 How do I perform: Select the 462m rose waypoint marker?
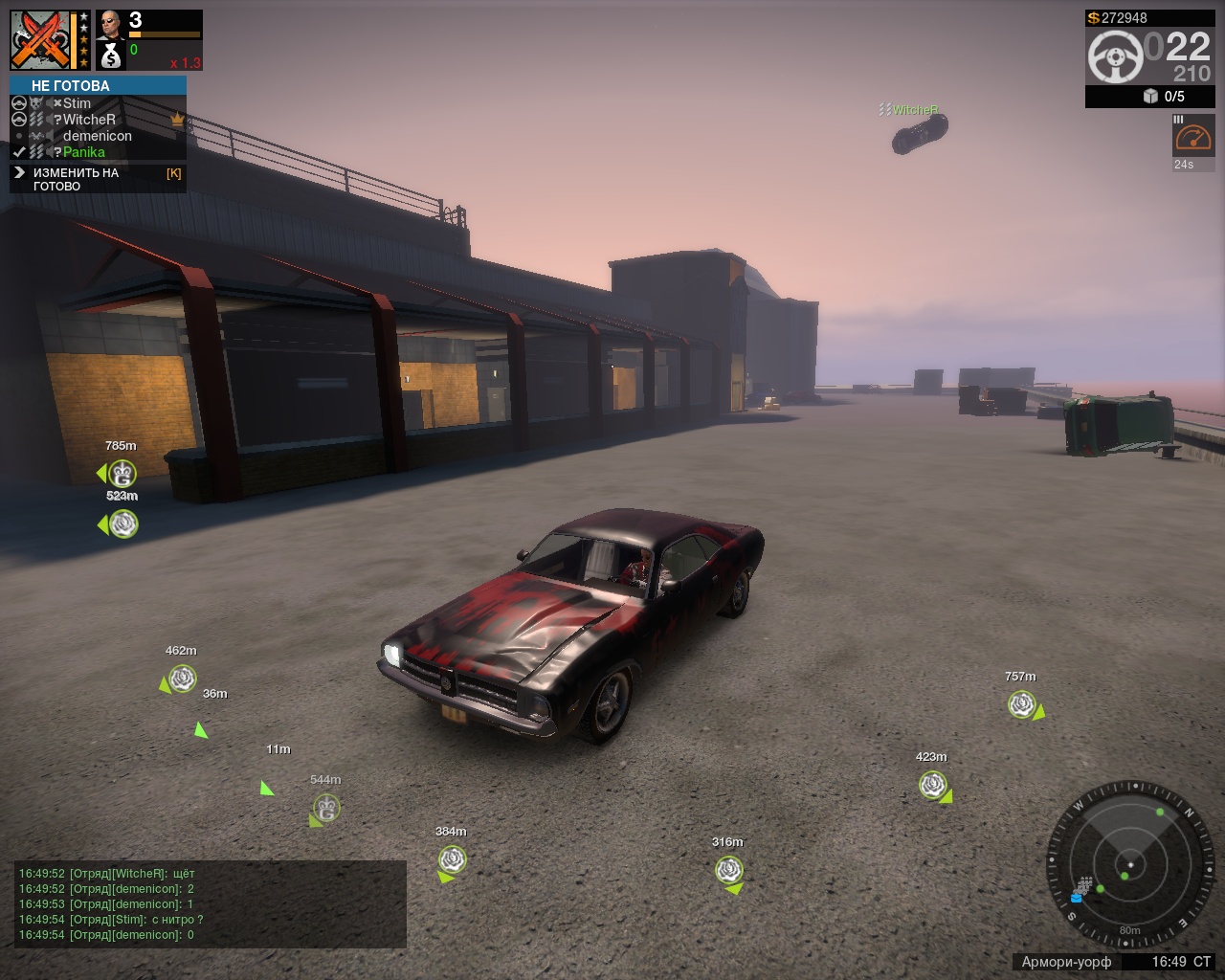click(181, 679)
